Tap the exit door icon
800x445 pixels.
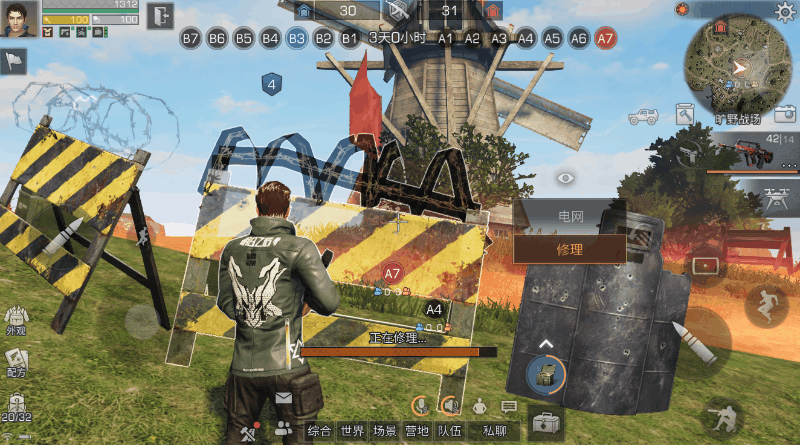tap(160, 15)
